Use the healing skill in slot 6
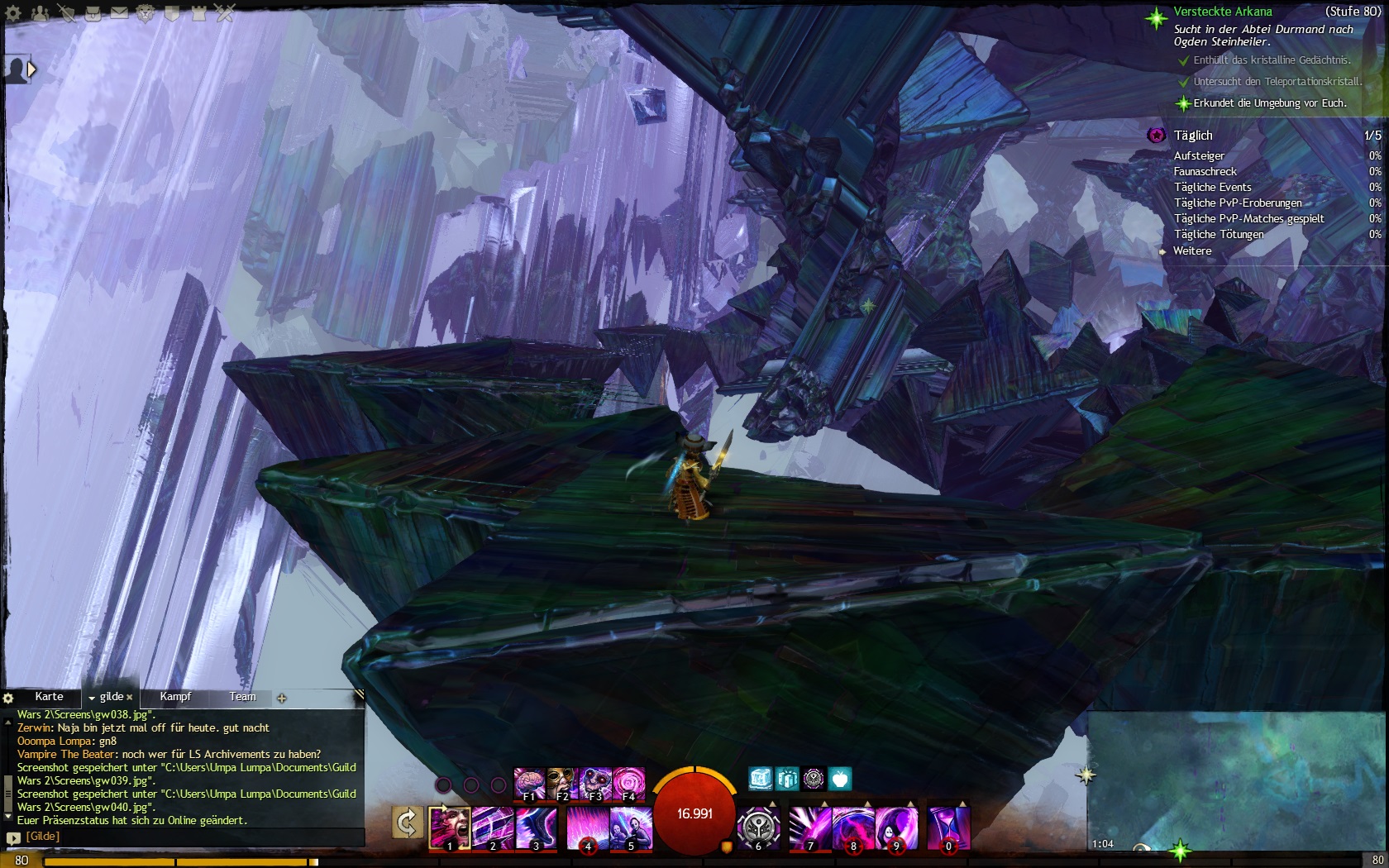Viewport: 1389px width, 868px height. point(758,827)
